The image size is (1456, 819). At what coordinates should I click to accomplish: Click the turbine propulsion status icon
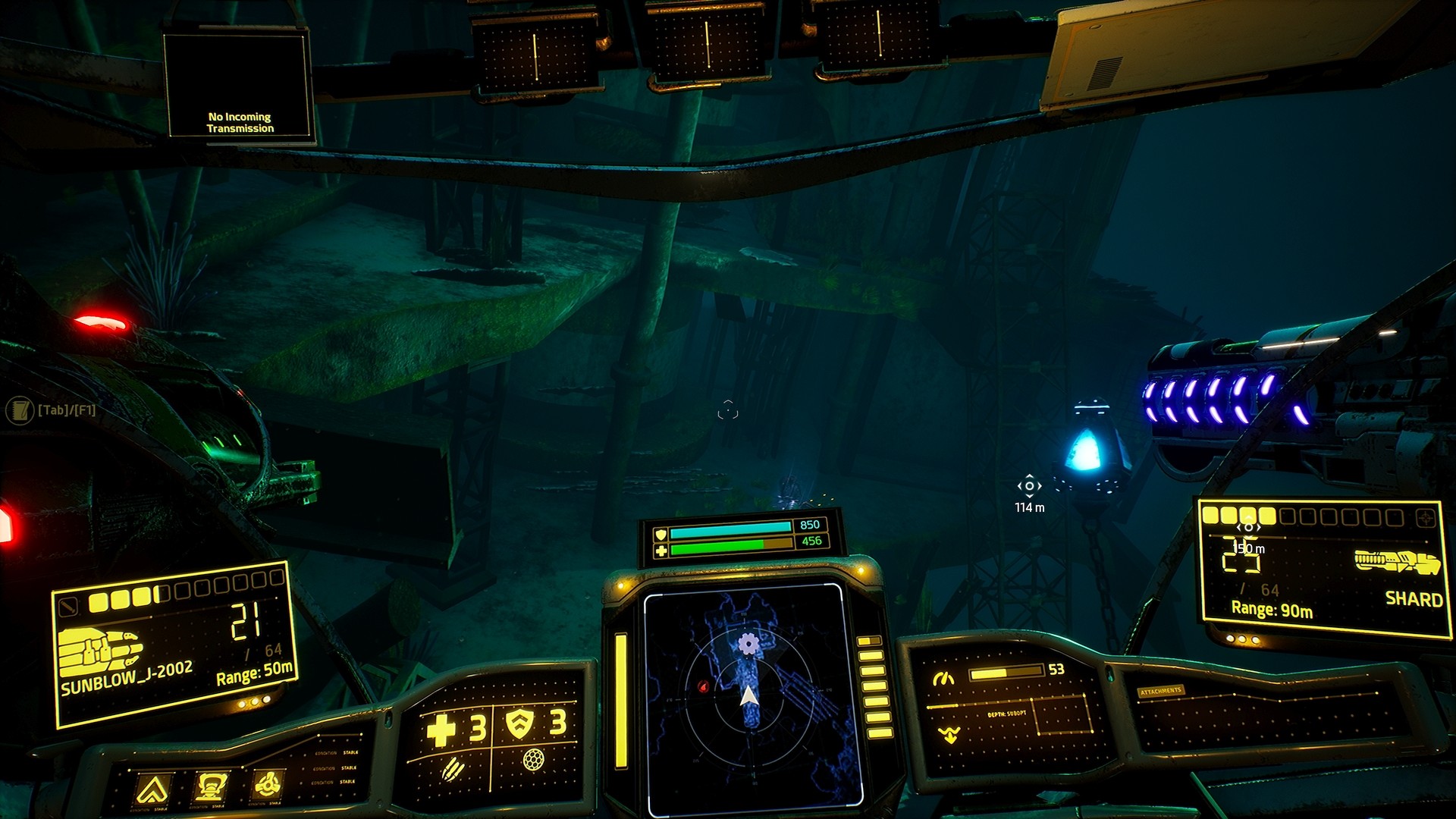pos(268,784)
